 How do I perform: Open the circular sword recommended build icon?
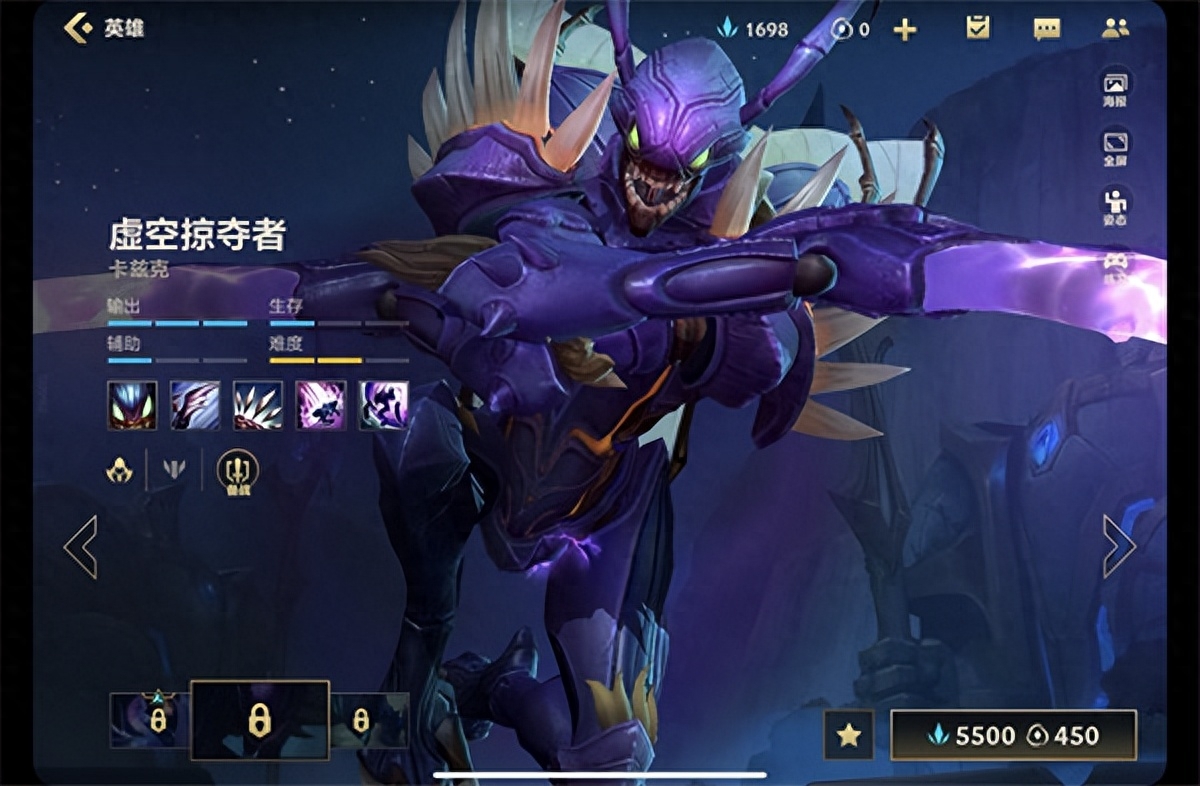[x=237, y=470]
